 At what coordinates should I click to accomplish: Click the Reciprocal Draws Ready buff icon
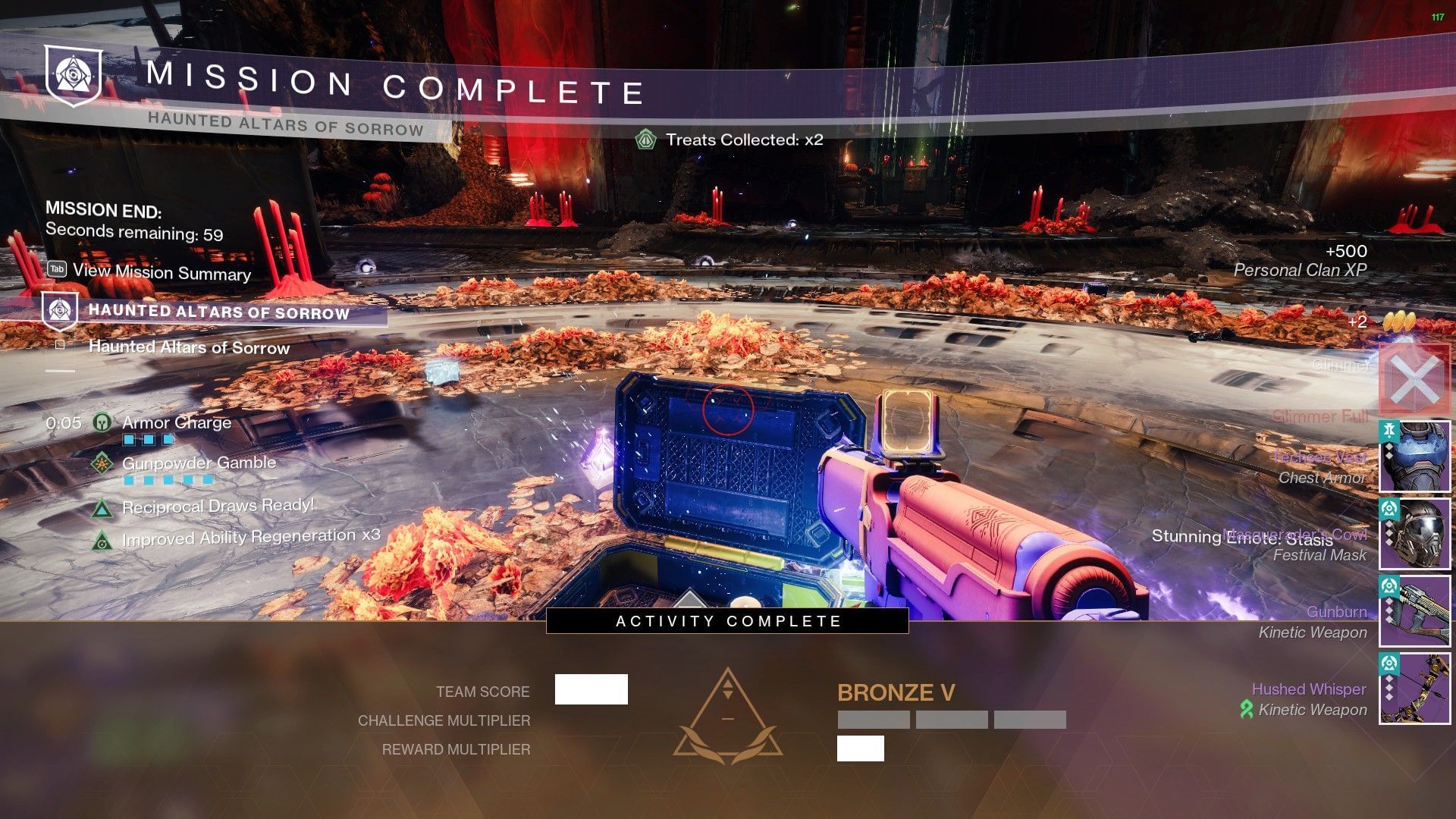pyautogui.click(x=102, y=507)
